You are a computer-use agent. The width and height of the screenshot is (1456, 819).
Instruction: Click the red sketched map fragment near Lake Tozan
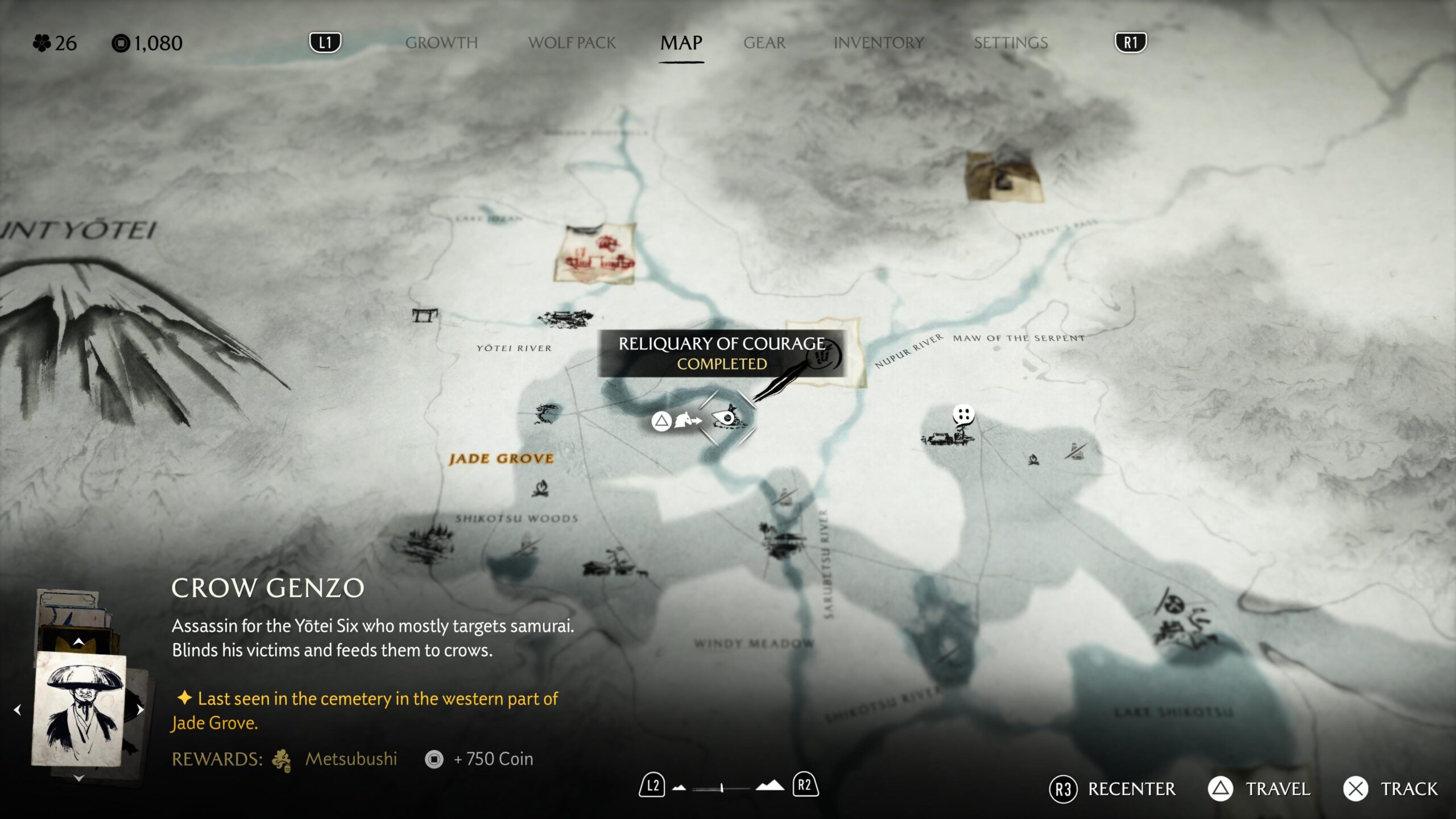click(x=595, y=254)
